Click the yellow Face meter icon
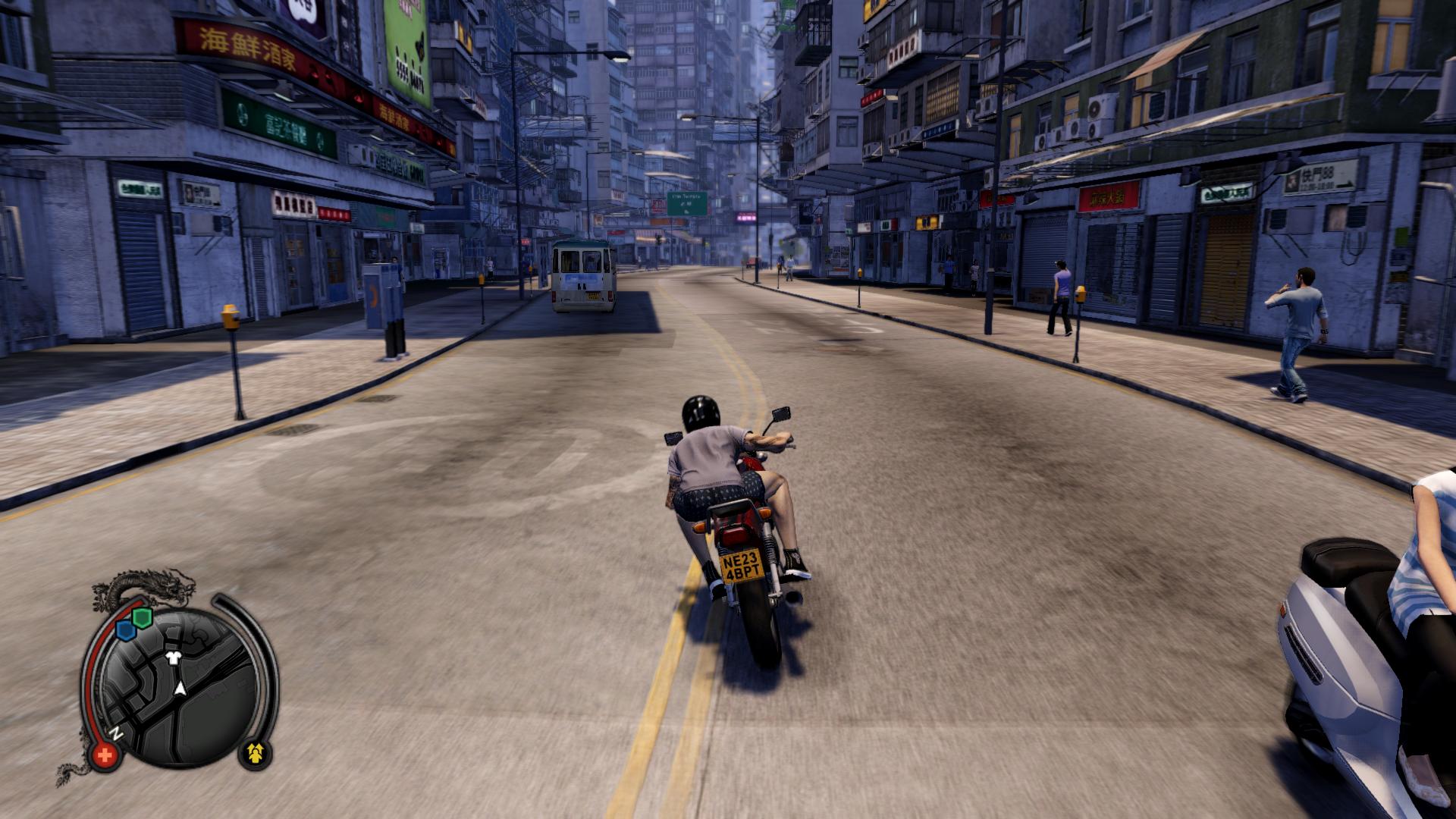Screen dimensions: 1456x819 [255, 752]
